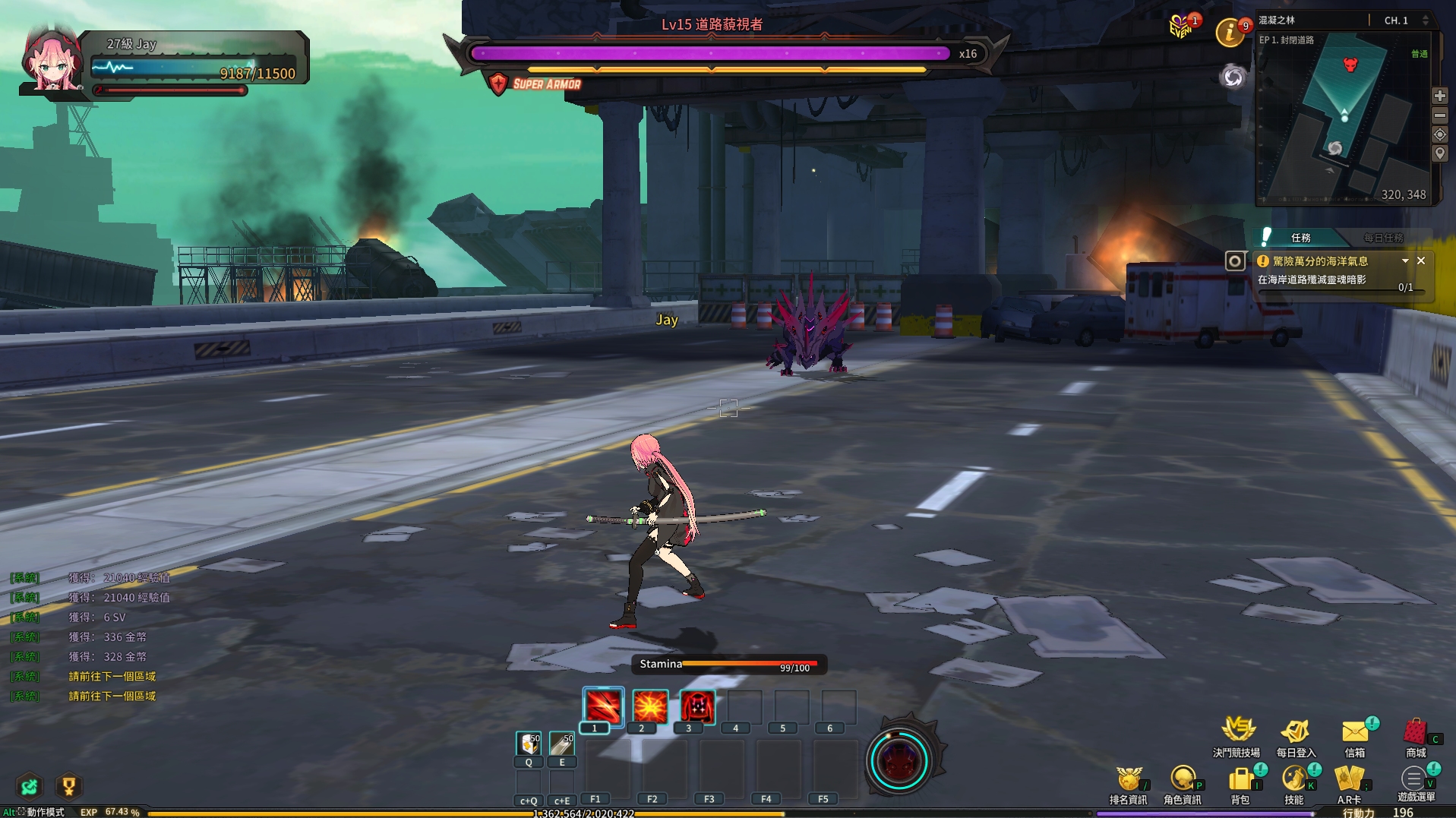The image size is (1456, 818).
Task: Open the 背包 backpack inventory
Action: point(1240,780)
